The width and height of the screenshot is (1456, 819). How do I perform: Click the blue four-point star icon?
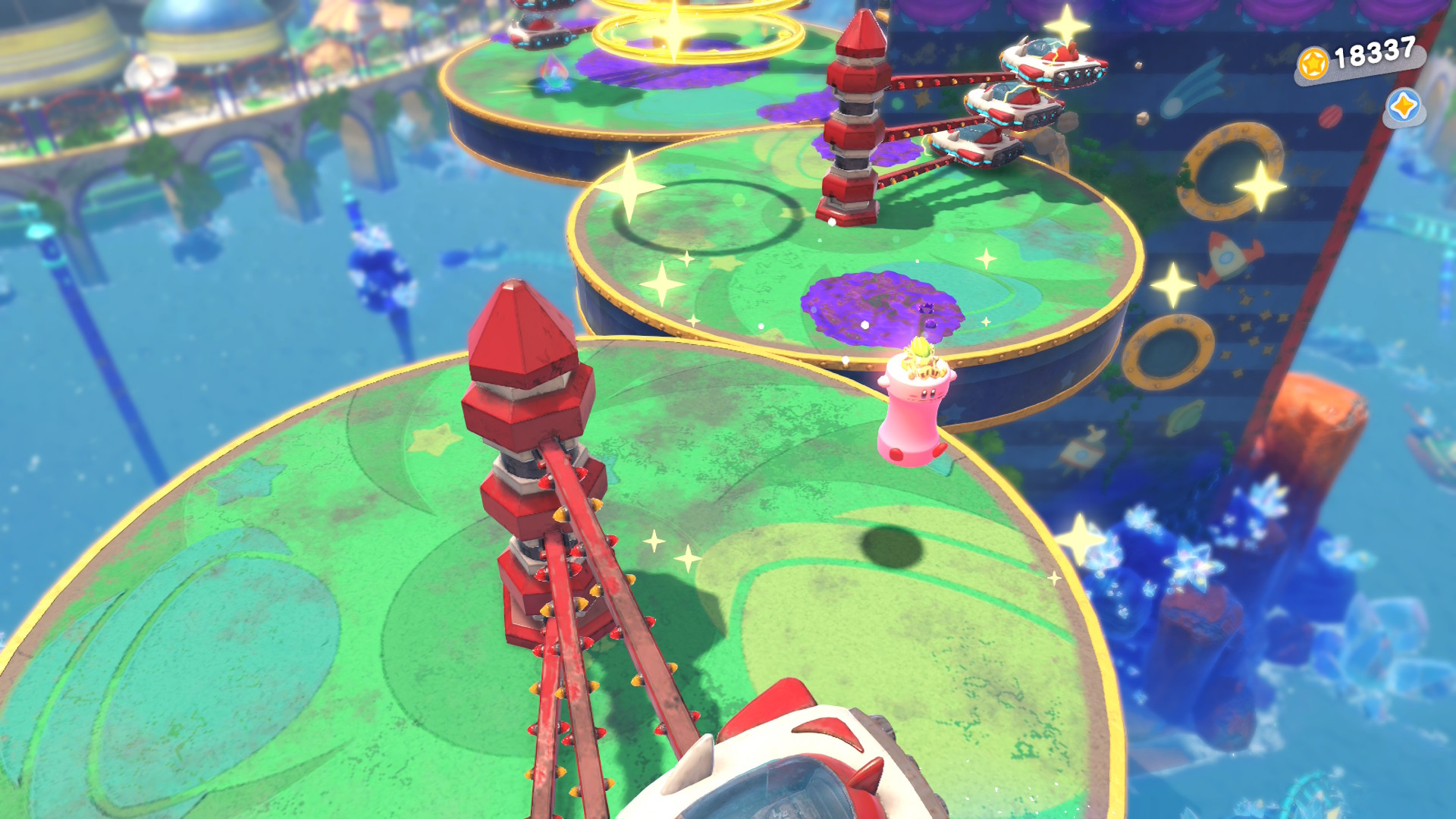pos(1403,106)
